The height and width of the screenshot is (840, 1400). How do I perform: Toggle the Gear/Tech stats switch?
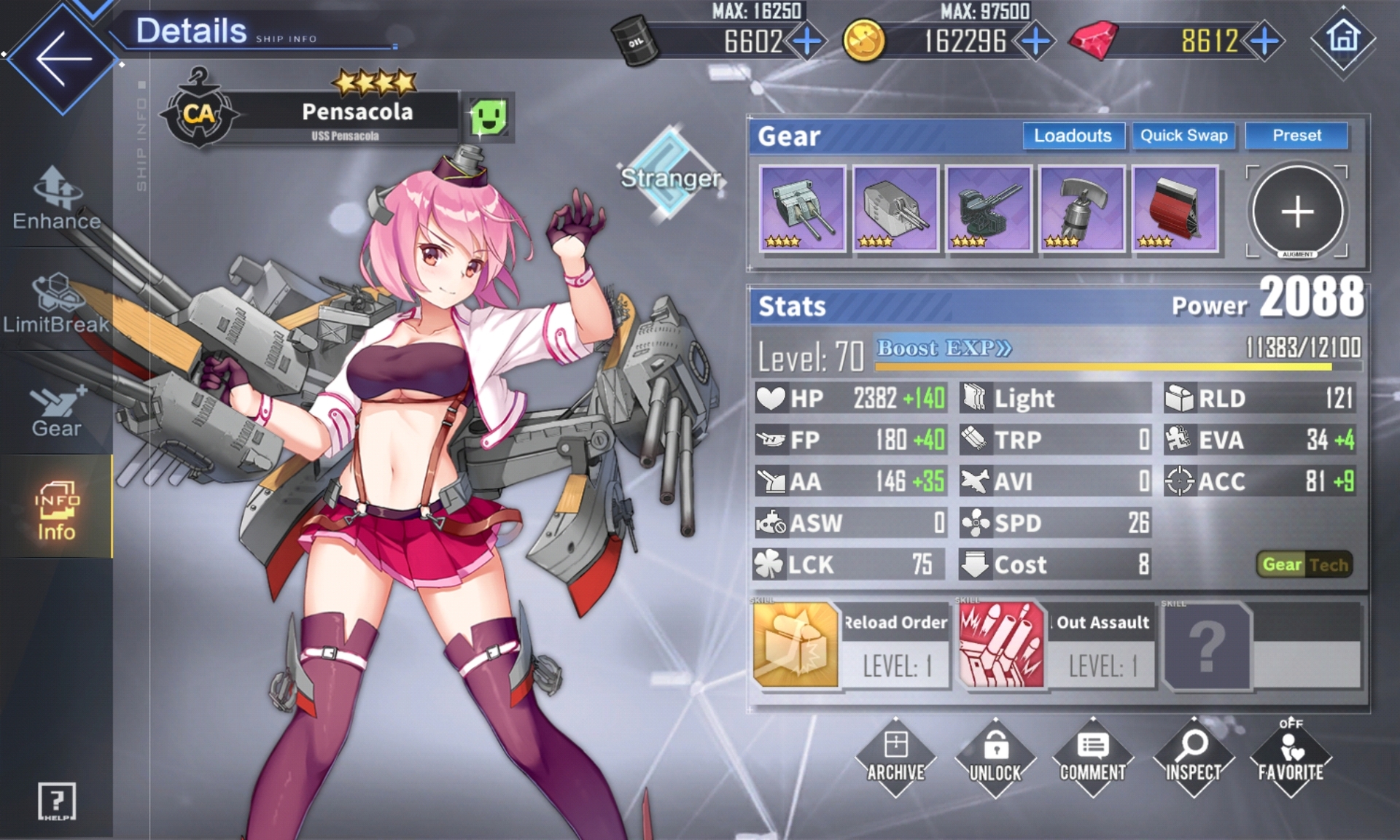tap(1304, 564)
